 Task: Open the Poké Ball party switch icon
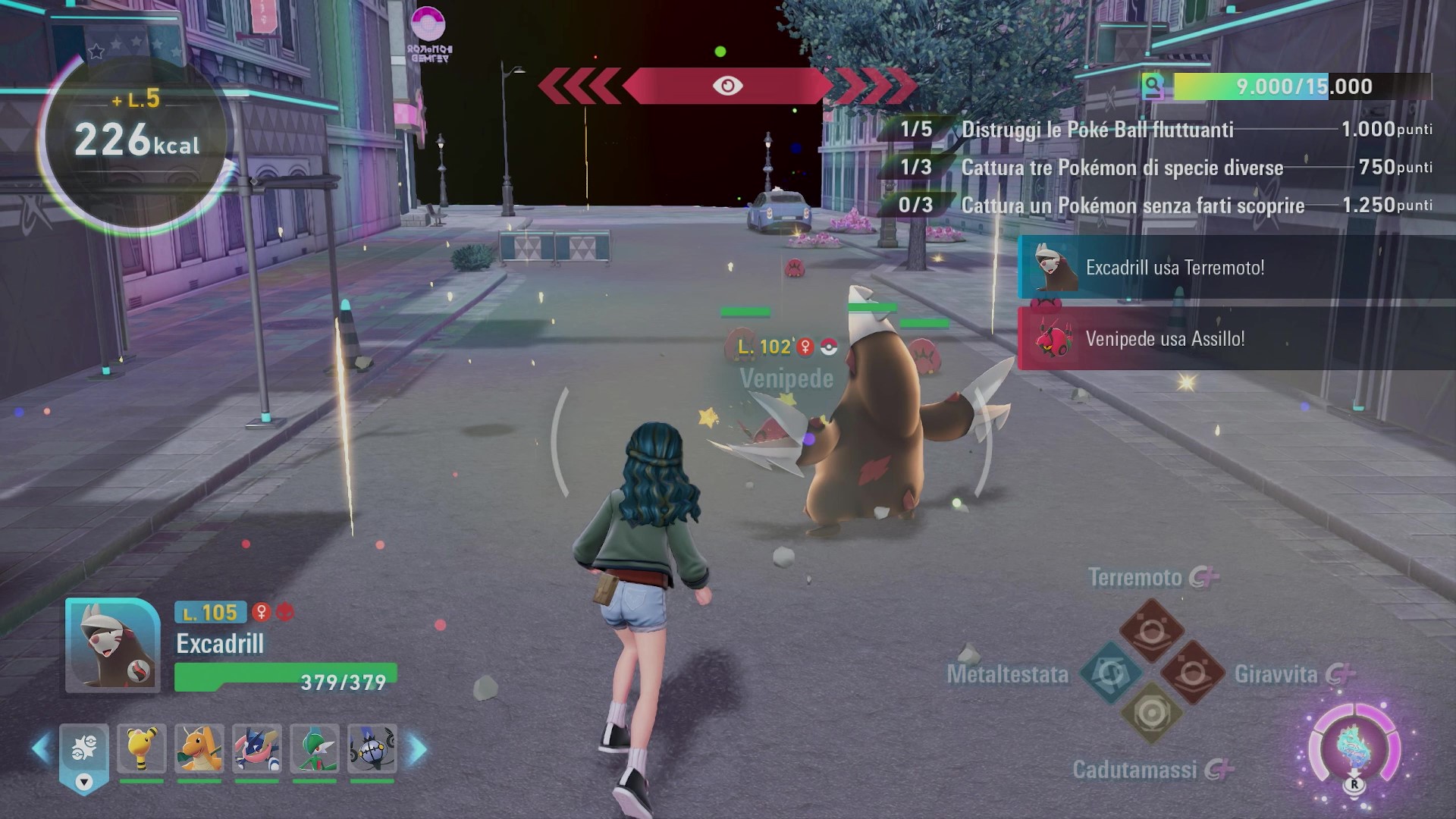click(83, 751)
